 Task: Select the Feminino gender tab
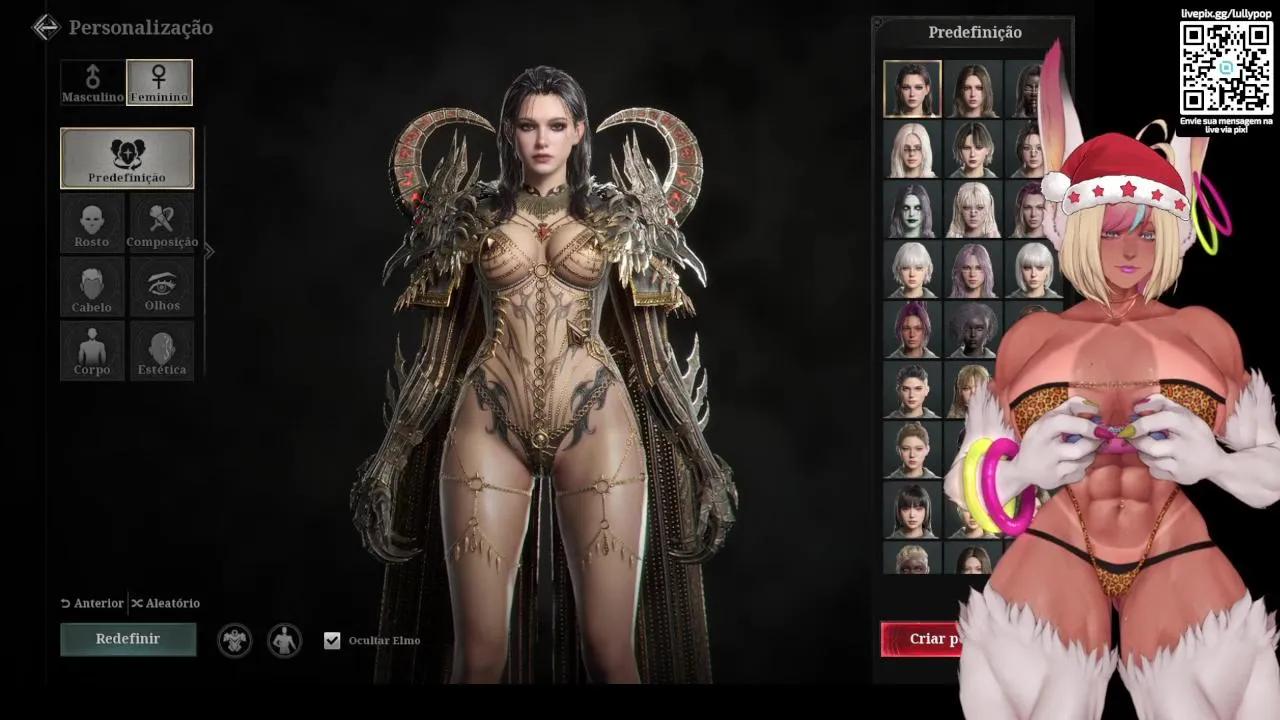click(x=159, y=82)
